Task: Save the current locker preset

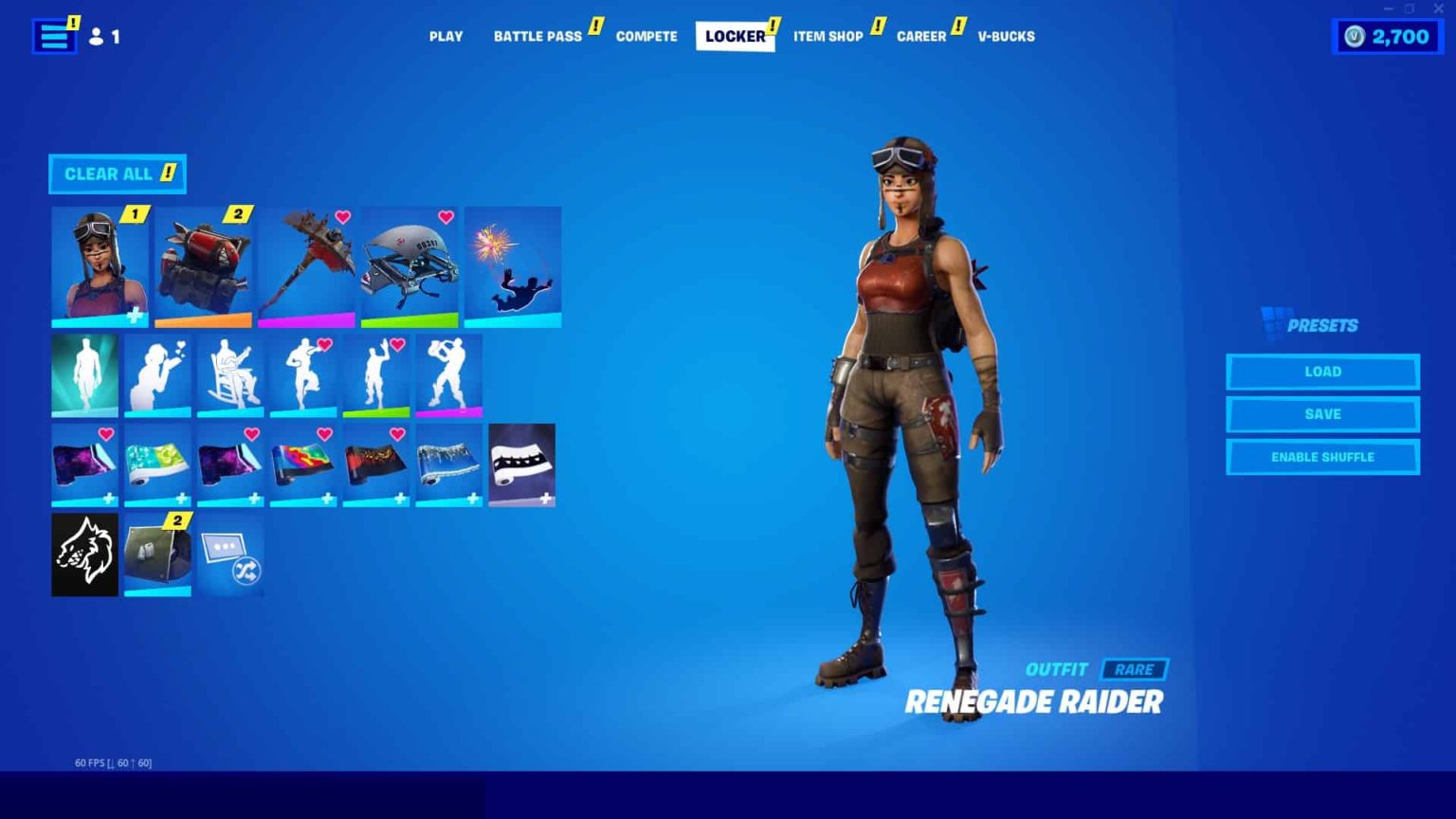Action: coord(1322,414)
